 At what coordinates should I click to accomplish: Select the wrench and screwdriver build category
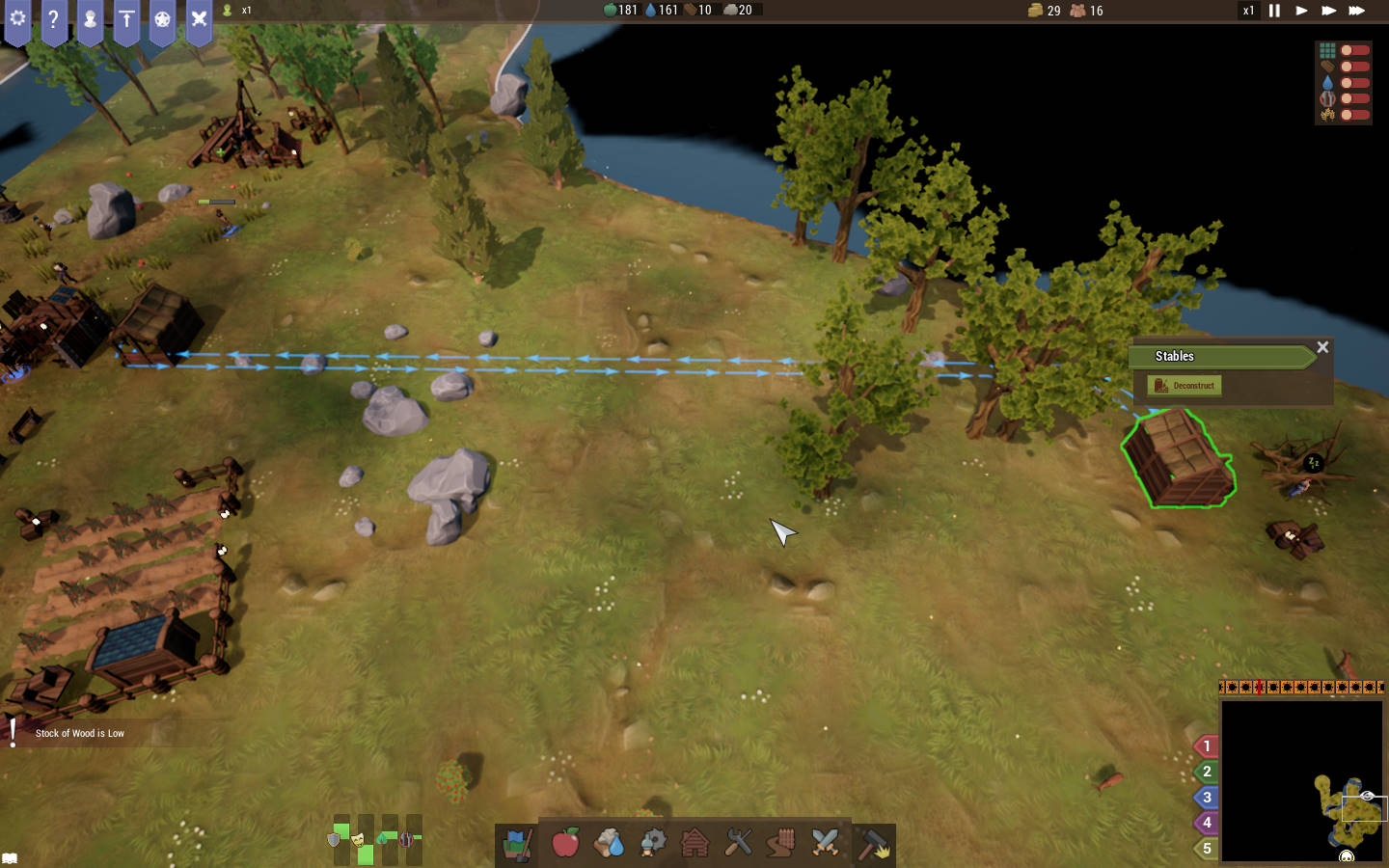[738, 843]
